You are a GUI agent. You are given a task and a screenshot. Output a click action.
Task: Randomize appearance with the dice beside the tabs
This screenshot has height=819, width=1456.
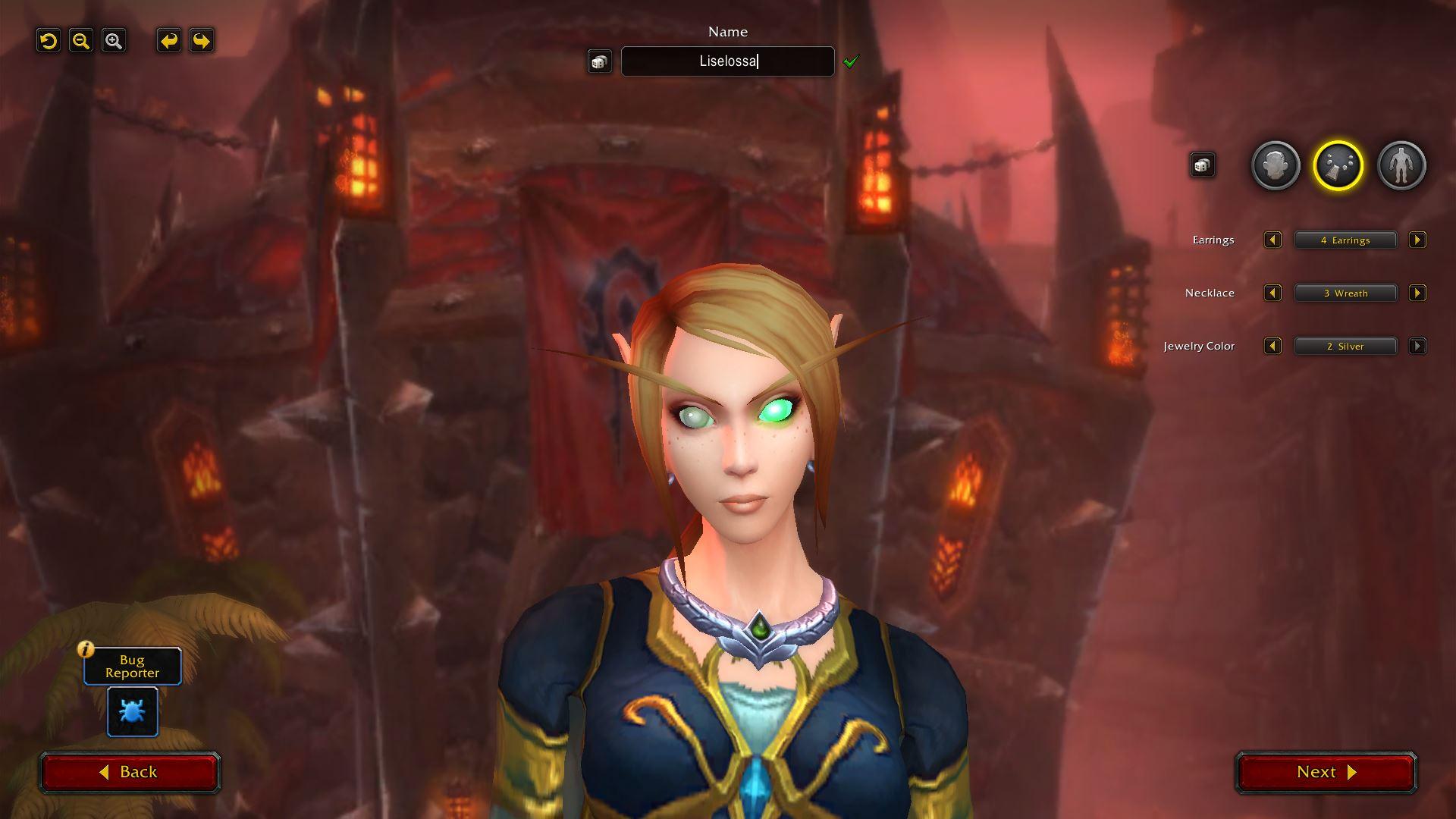pos(1202,165)
